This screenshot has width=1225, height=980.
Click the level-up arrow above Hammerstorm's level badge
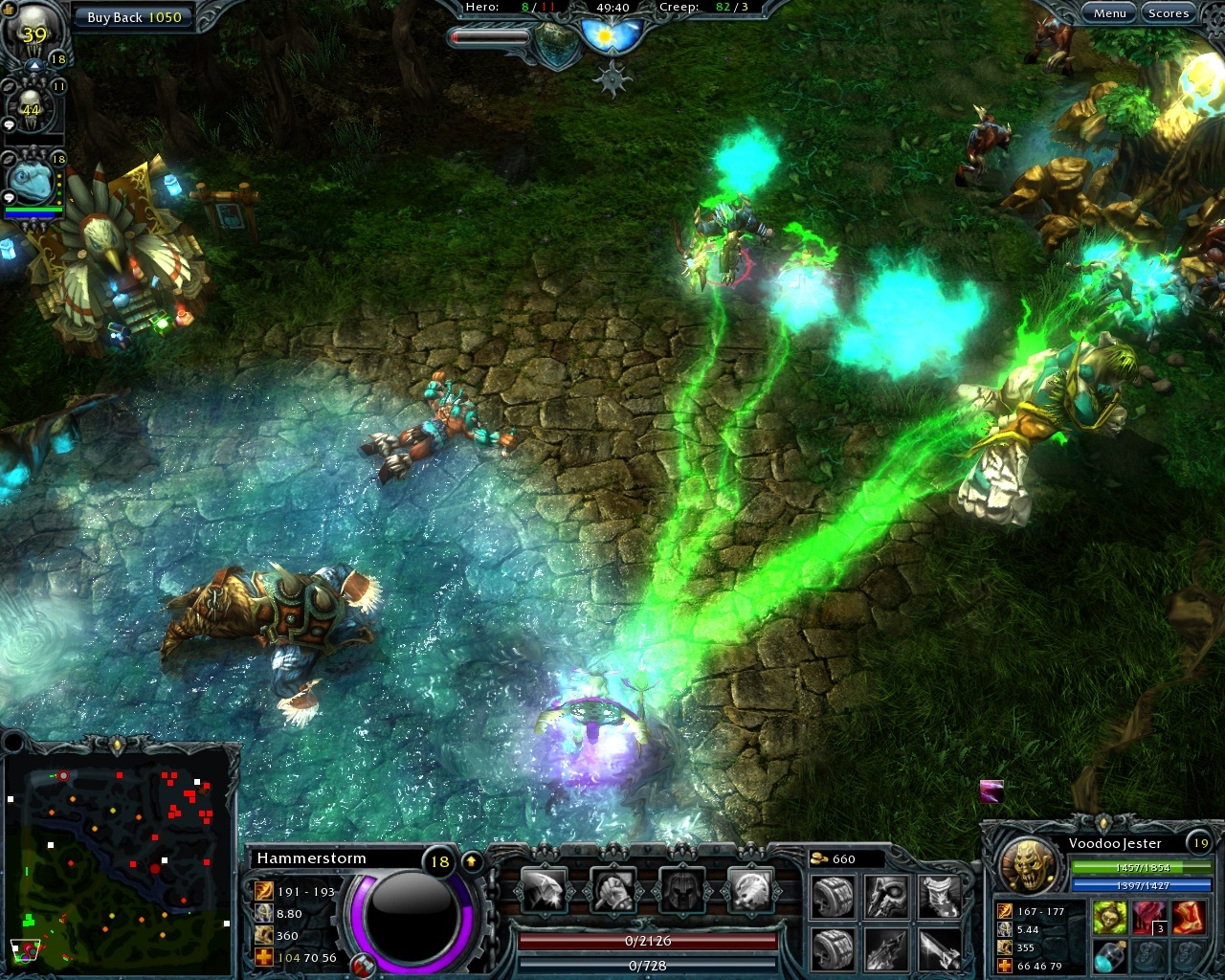coord(470,858)
